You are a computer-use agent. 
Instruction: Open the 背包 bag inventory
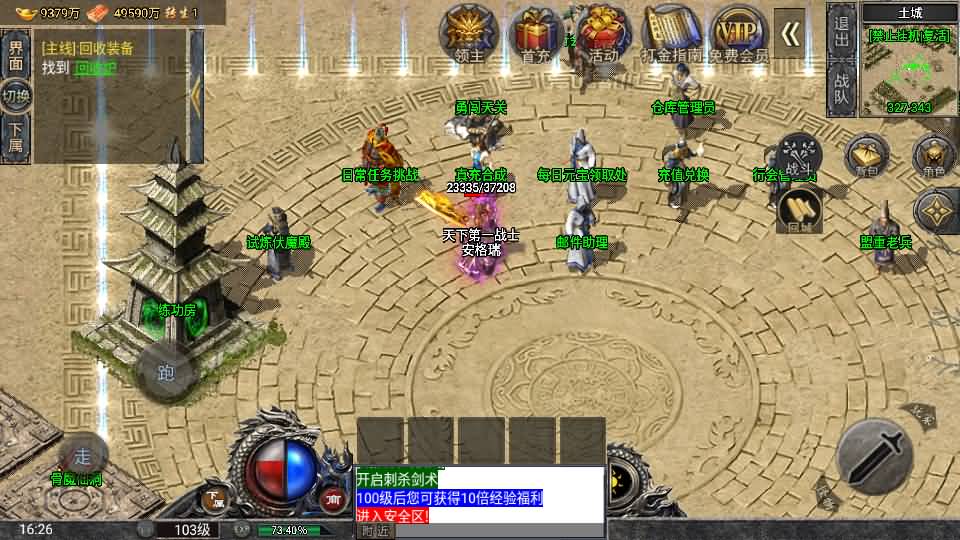(x=866, y=158)
